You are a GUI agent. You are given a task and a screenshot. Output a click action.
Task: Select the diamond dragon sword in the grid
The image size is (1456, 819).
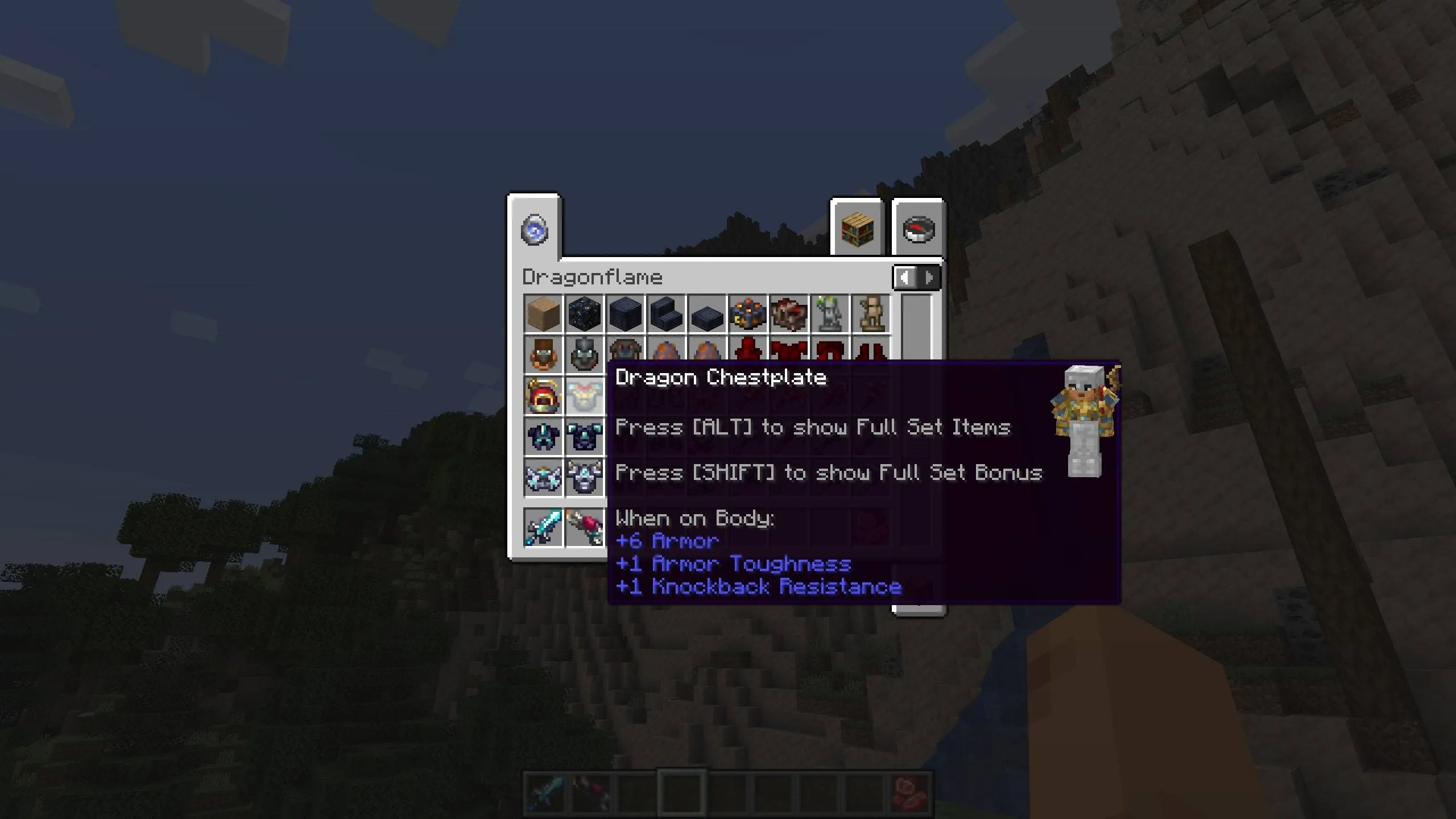coord(543,526)
